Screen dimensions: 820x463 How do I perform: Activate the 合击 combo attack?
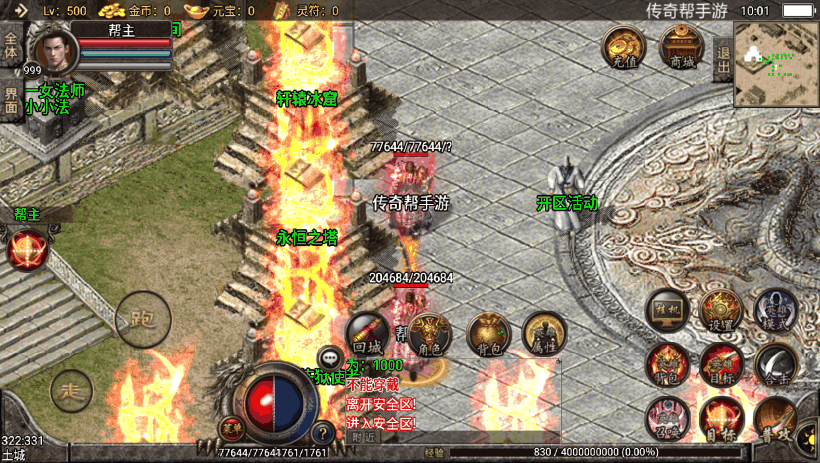pyautogui.click(x=775, y=364)
